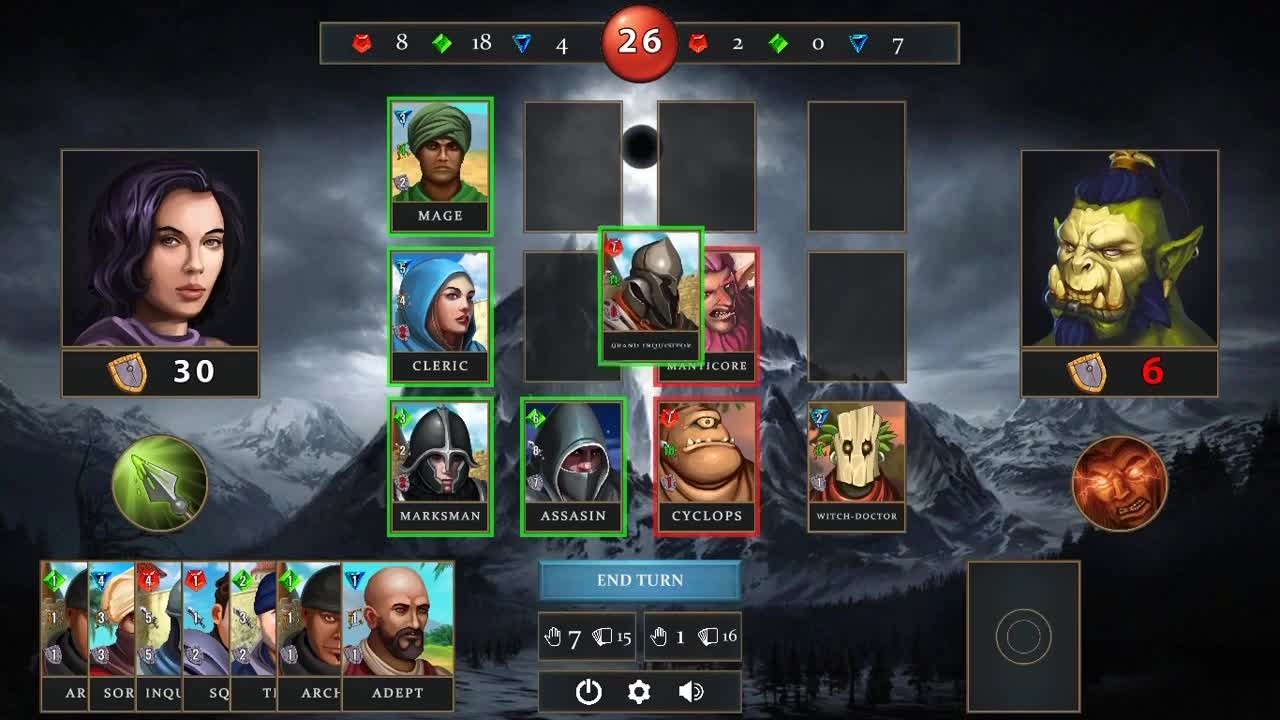This screenshot has width=1280, height=720.
Task: Click the red turn counter showing 26
Action: [640, 42]
